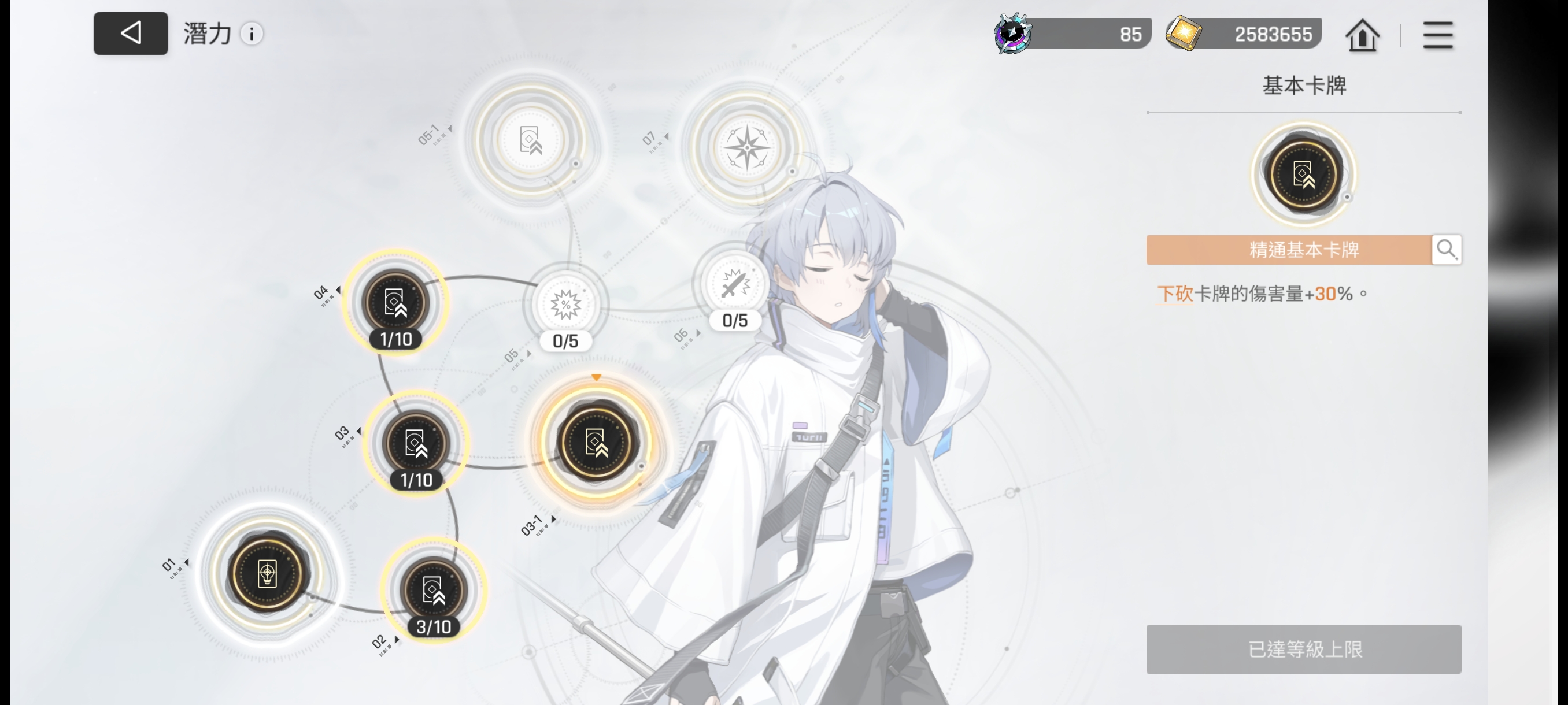The height and width of the screenshot is (705, 1568).
Task: Select the locked card node 05-1
Action: [x=530, y=140]
